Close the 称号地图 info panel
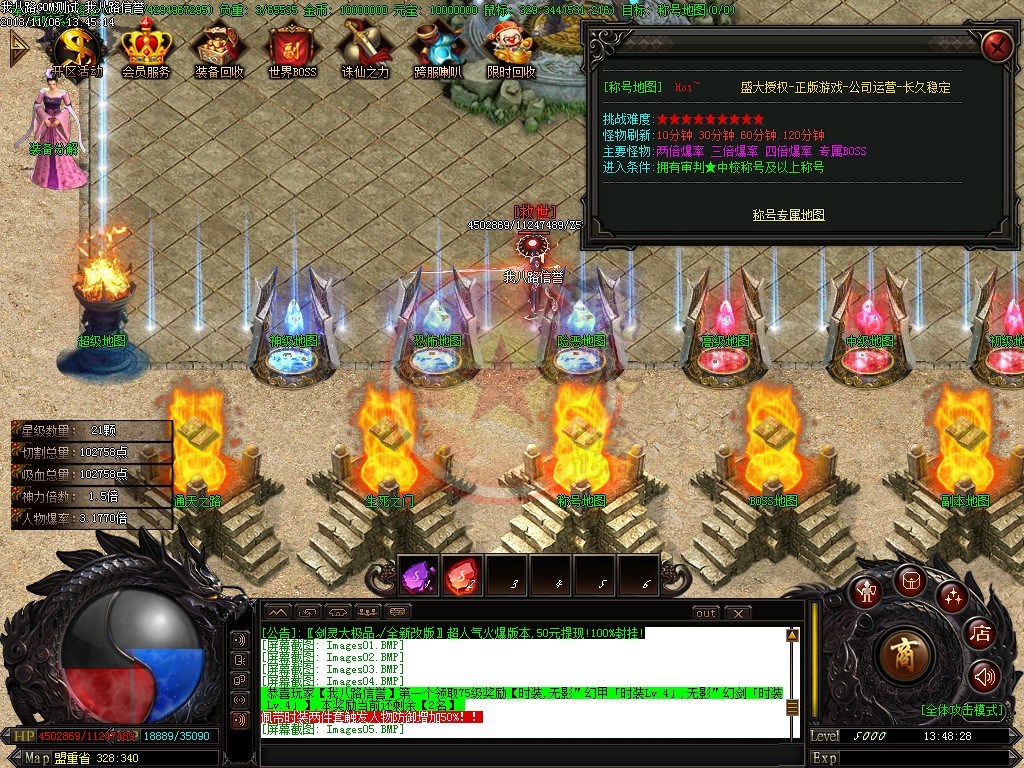 [997, 46]
